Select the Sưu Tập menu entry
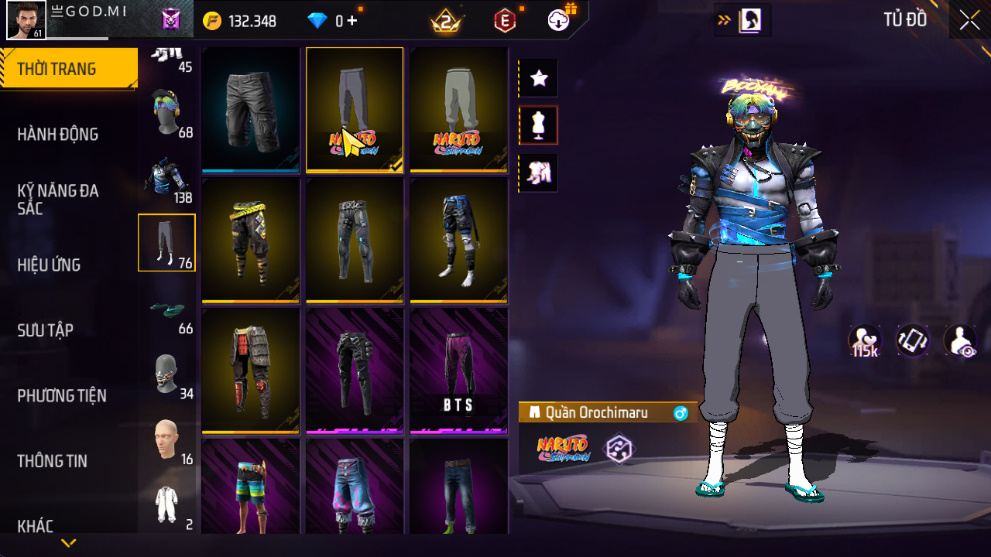This screenshot has width=991, height=557. click(45, 330)
